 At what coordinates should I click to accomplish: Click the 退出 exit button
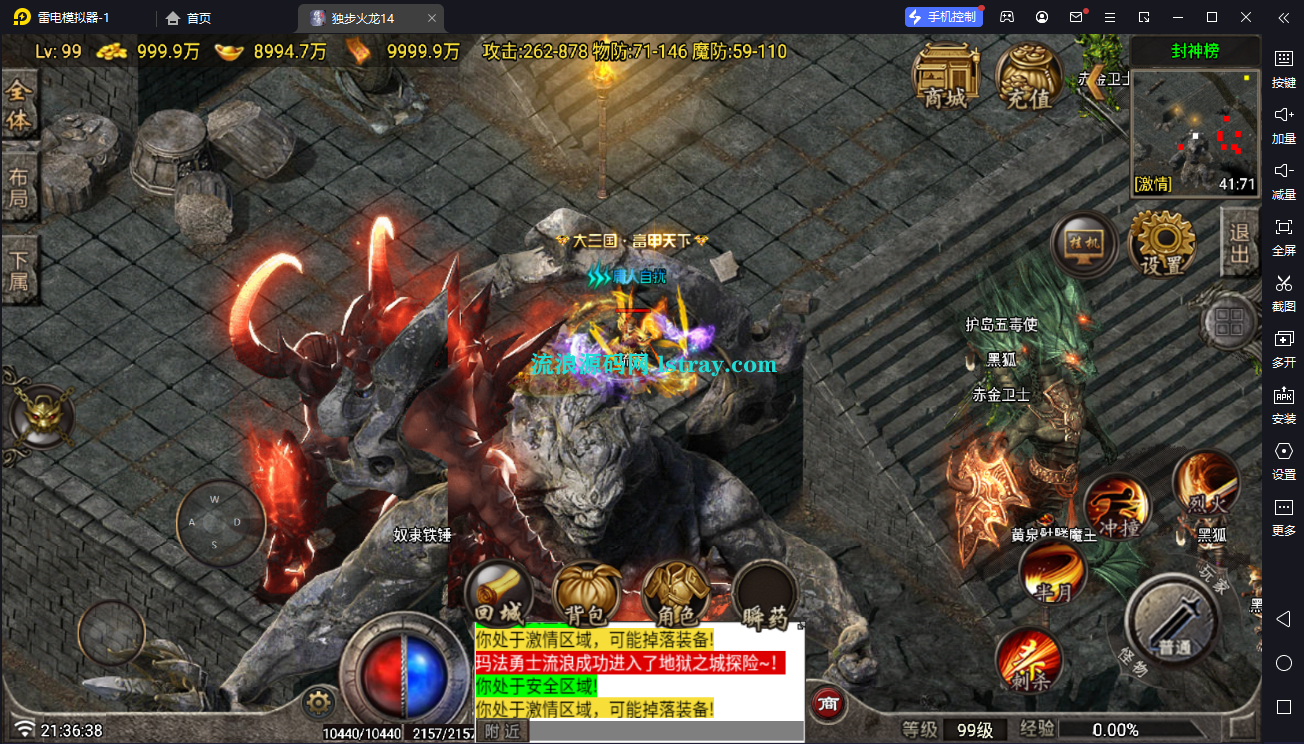click(1239, 241)
